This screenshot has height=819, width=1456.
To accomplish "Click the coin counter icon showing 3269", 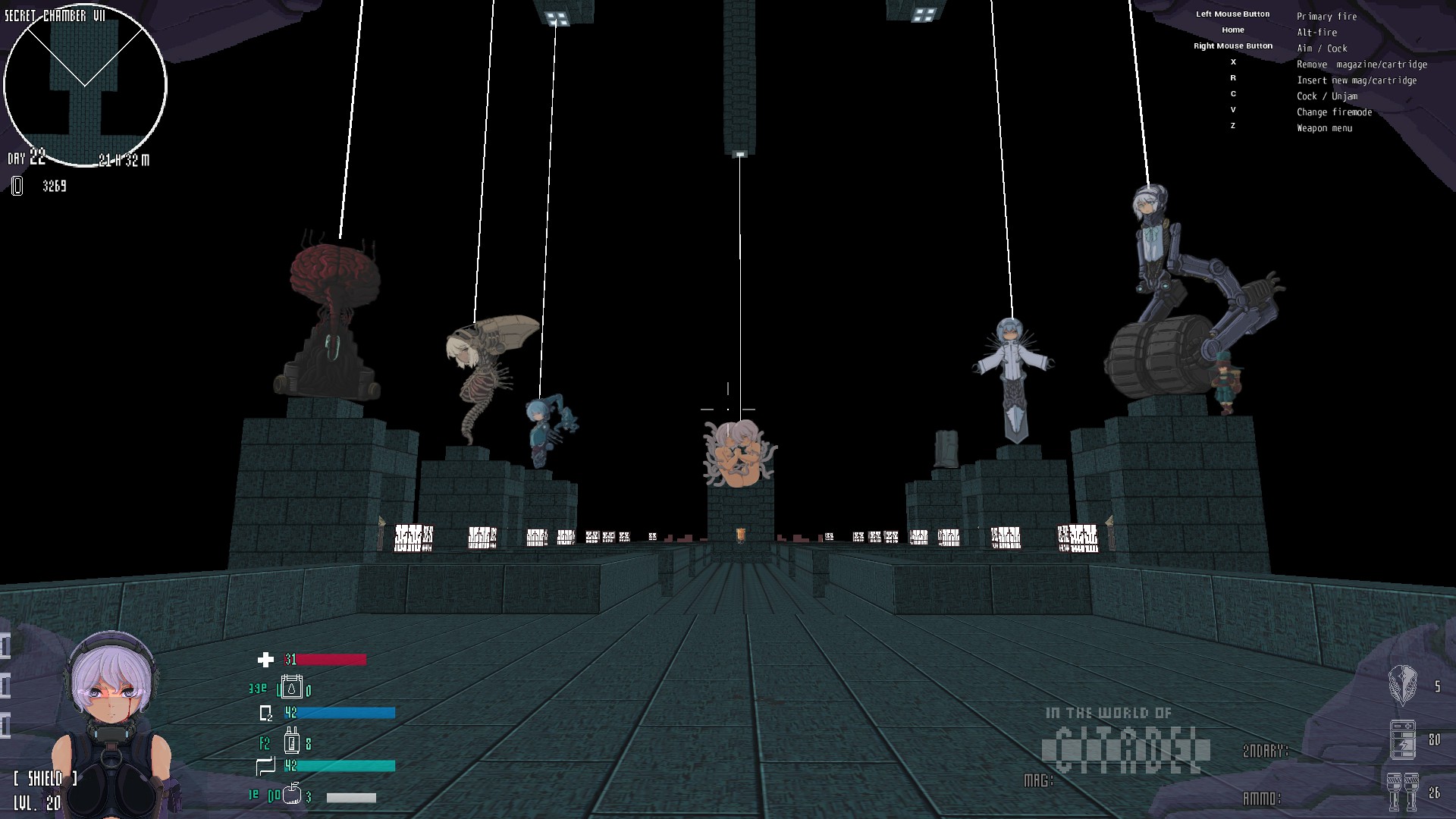I will click(x=17, y=186).
